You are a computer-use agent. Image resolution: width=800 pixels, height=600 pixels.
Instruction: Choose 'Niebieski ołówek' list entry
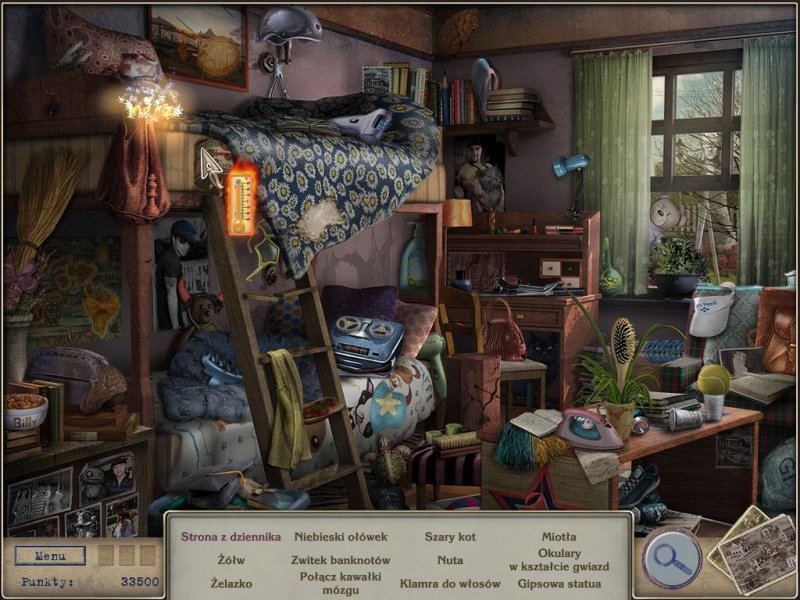point(340,537)
